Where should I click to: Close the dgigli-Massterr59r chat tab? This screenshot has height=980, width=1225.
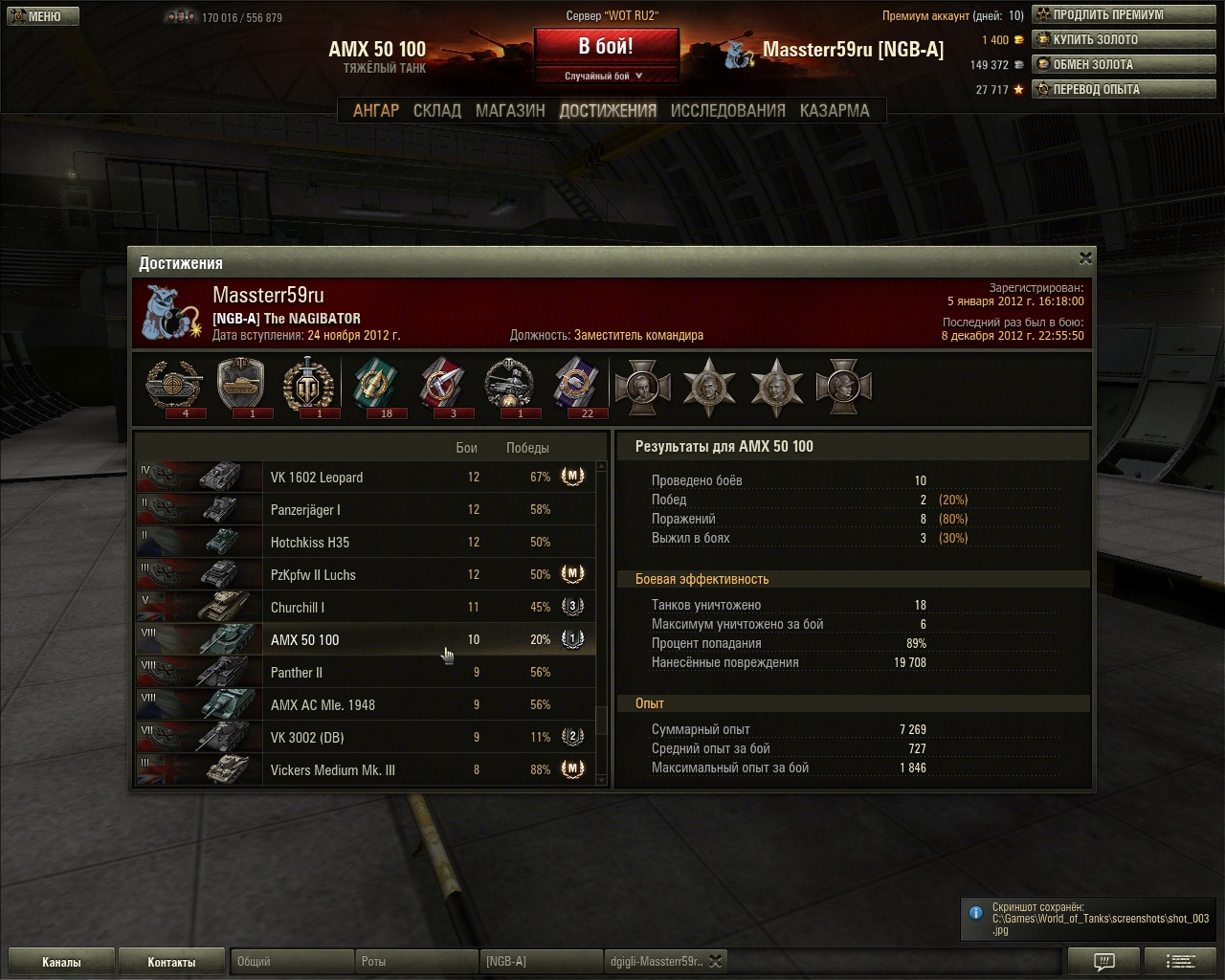tap(715, 961)
